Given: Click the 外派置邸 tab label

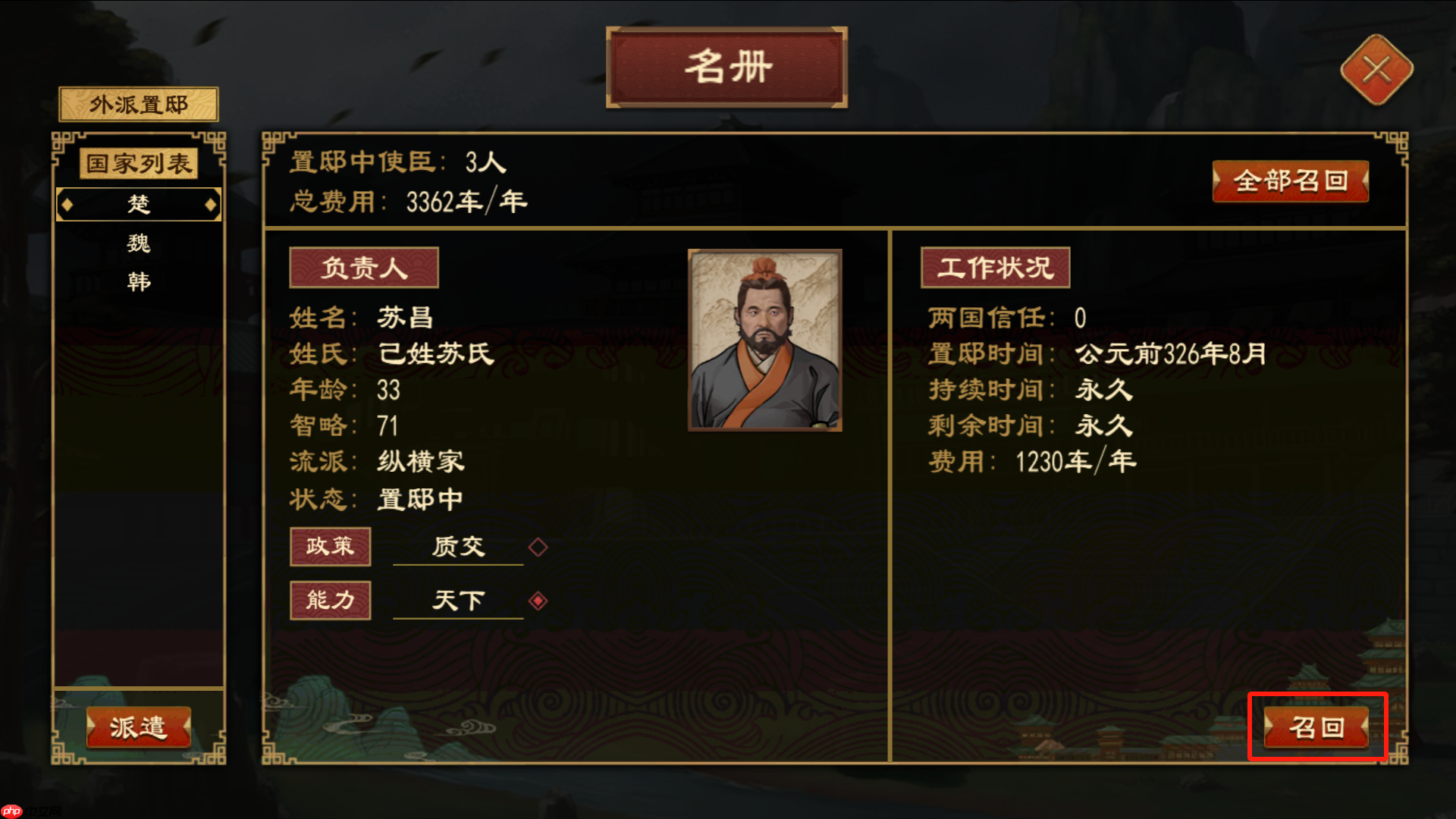Looking at the screenshot, I should pyautogui.click(x=138, y=104).
